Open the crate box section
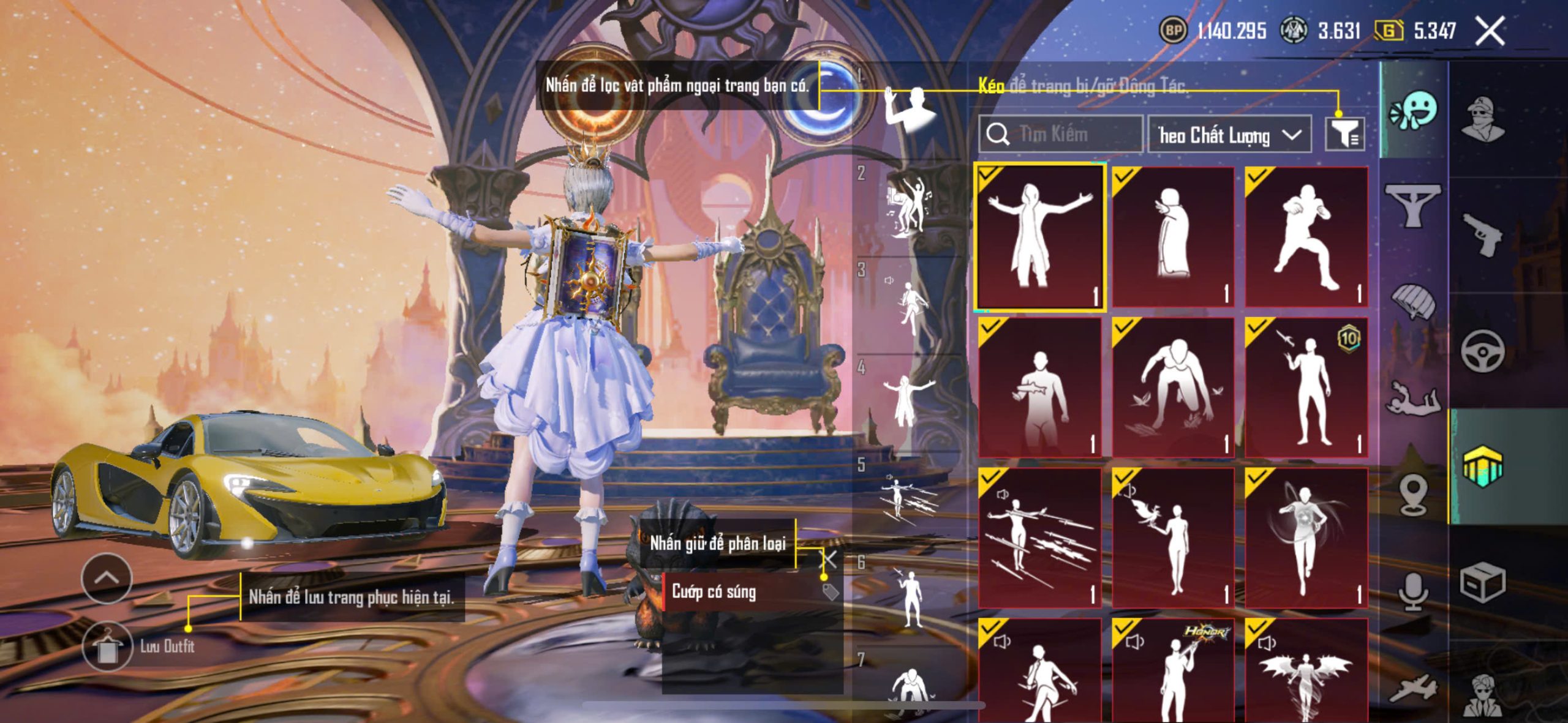Image resolution: width=1568 pixels, height=723 pixels. [1483, 582]
